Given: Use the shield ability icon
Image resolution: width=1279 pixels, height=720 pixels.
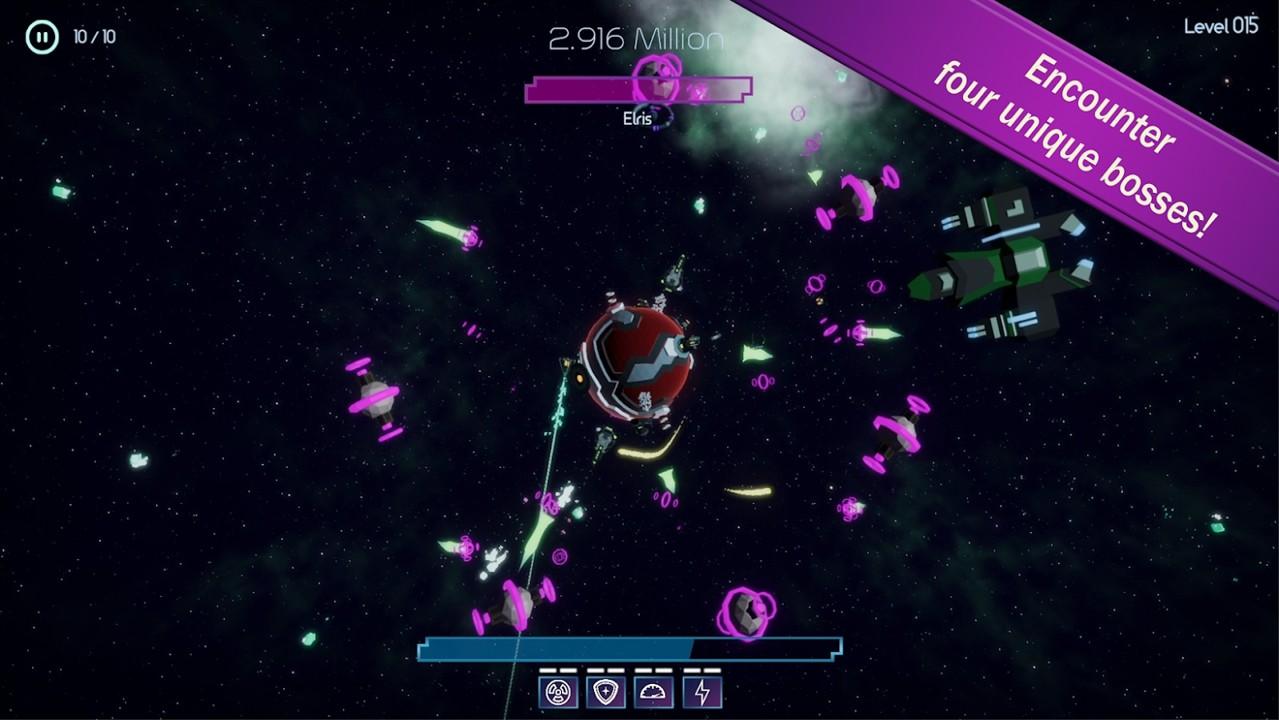Looking at the screenshot, I should [x=606, y=691].
